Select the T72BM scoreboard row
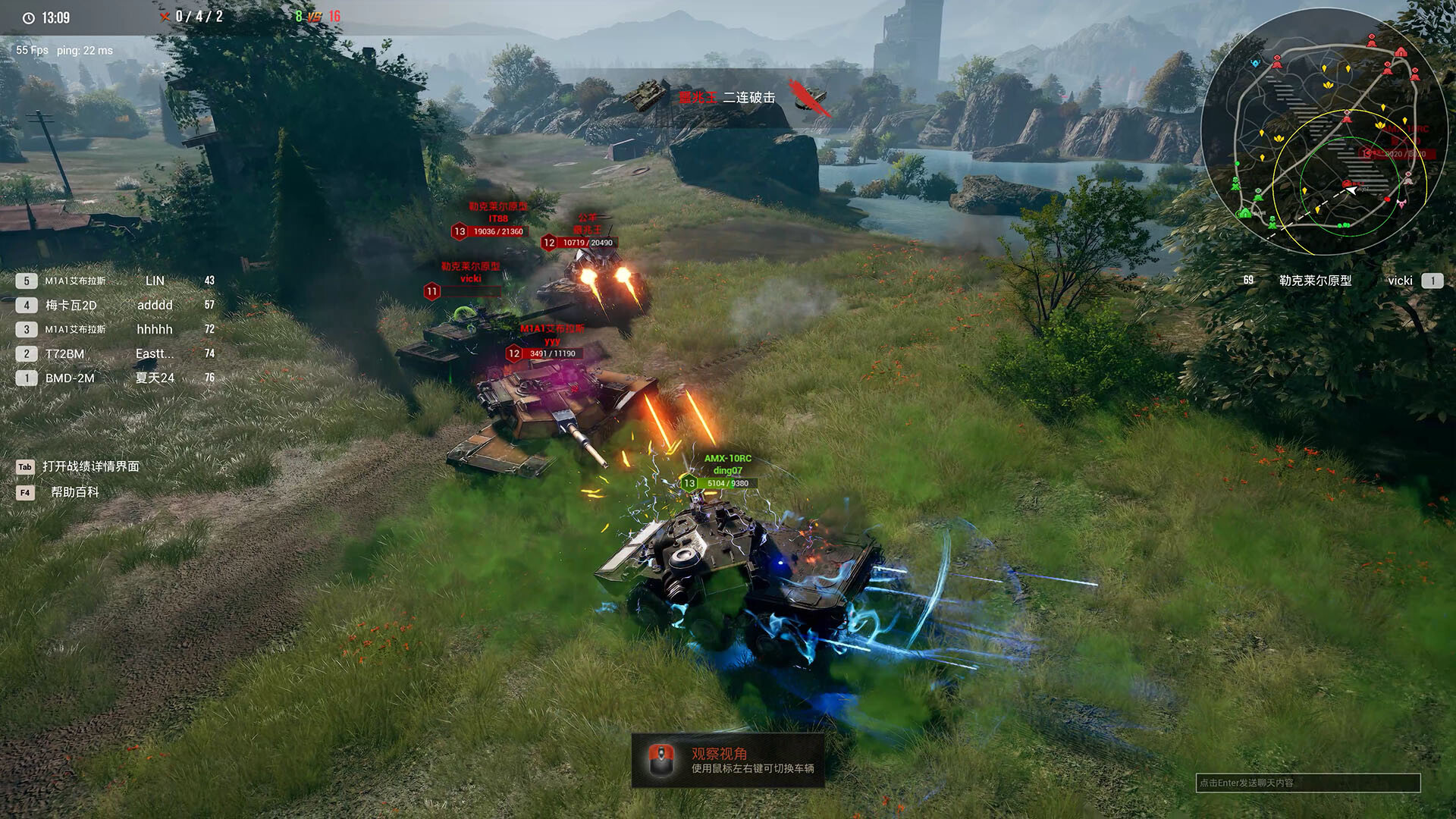The height and width of the screenshot is (819, 1456). (x=114, y=353)
